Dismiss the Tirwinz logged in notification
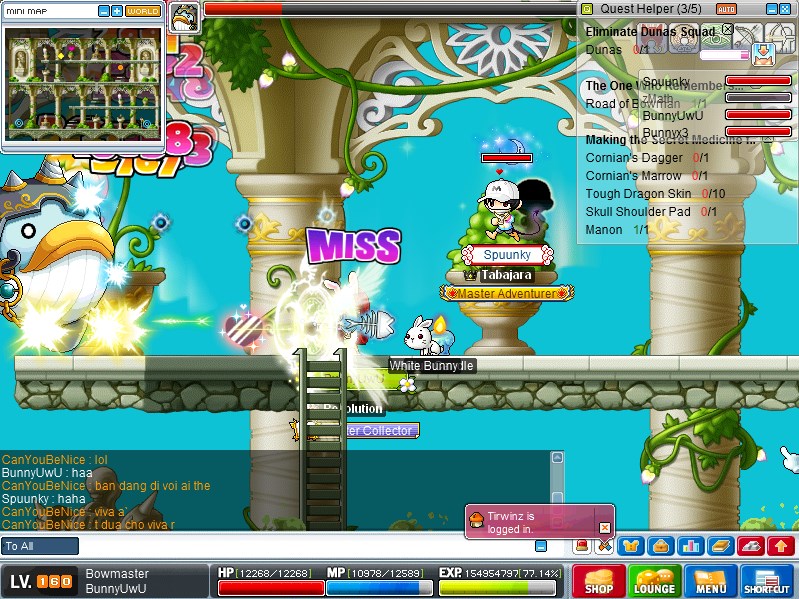 604,528
